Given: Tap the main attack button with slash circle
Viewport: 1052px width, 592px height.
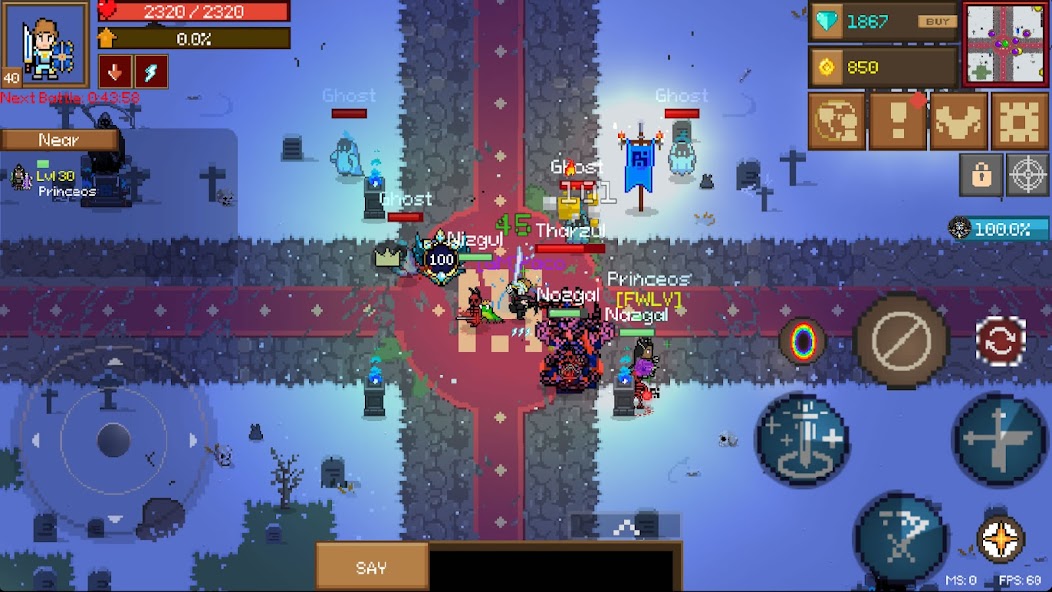Looking at the screenshot, I should [902, 342].
